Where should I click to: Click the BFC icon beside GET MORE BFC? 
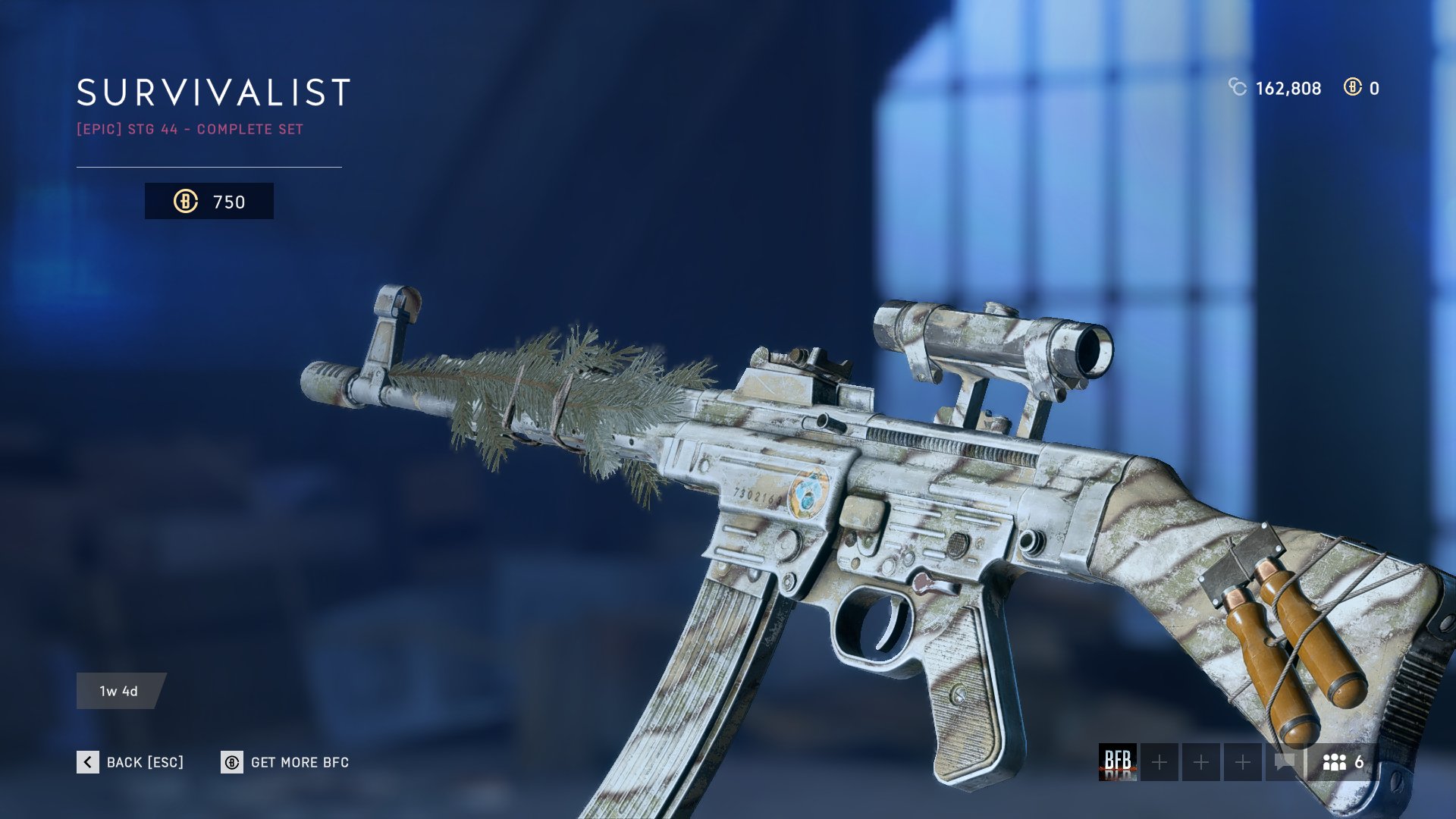coord(231,762)
